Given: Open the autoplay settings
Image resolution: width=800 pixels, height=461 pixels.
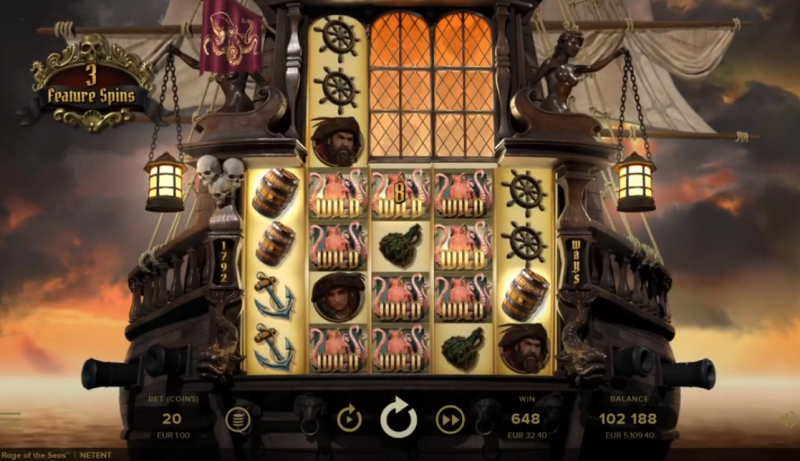Looking at the screenshot, I should tap(349, 419).
